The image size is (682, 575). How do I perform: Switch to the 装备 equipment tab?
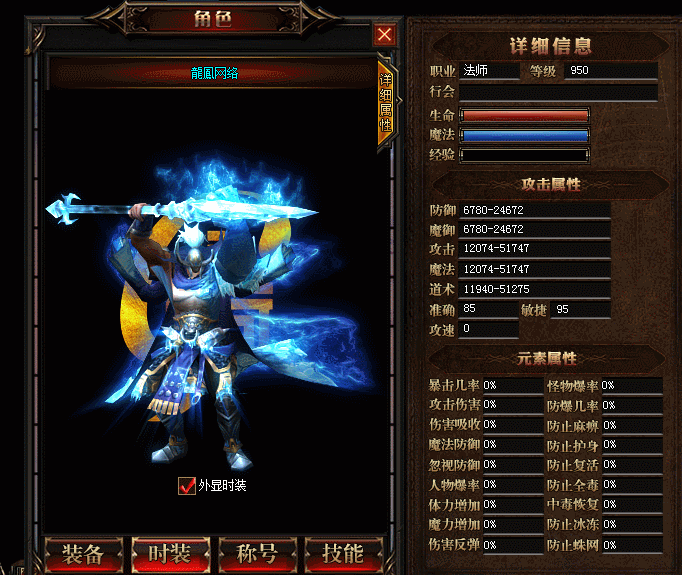click(84, 554)
